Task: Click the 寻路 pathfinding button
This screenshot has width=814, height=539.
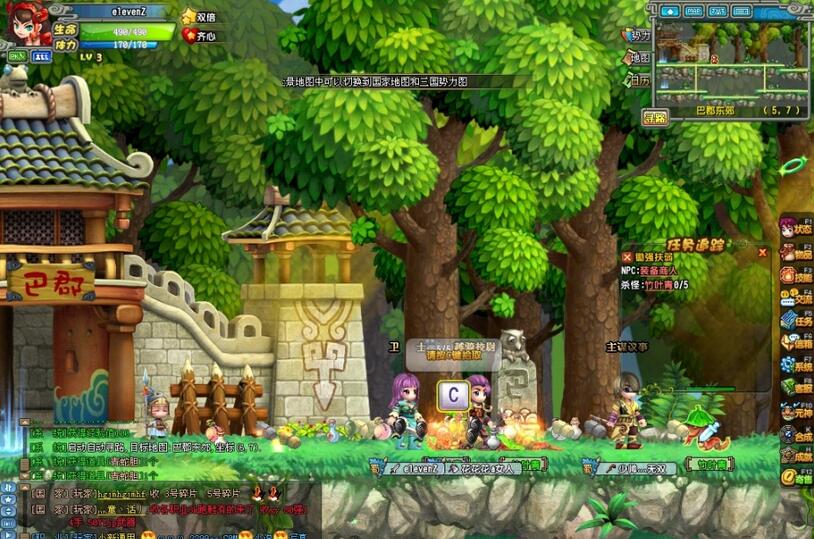Action: [x=654, y=117]
